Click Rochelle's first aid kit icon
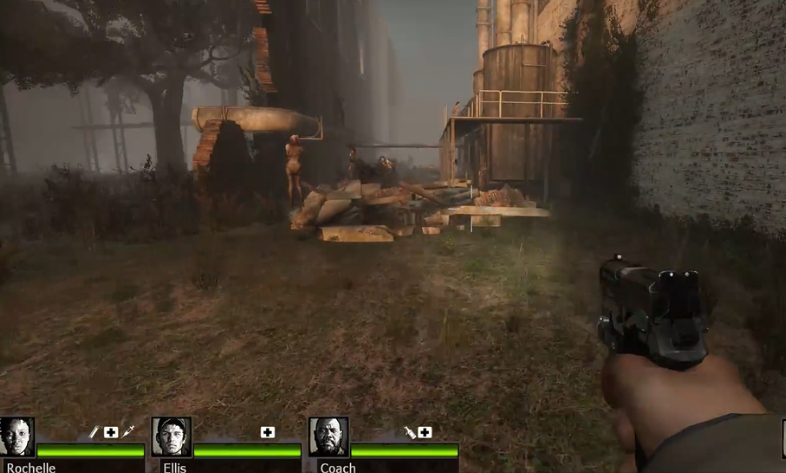 click(x=111, y=432)
